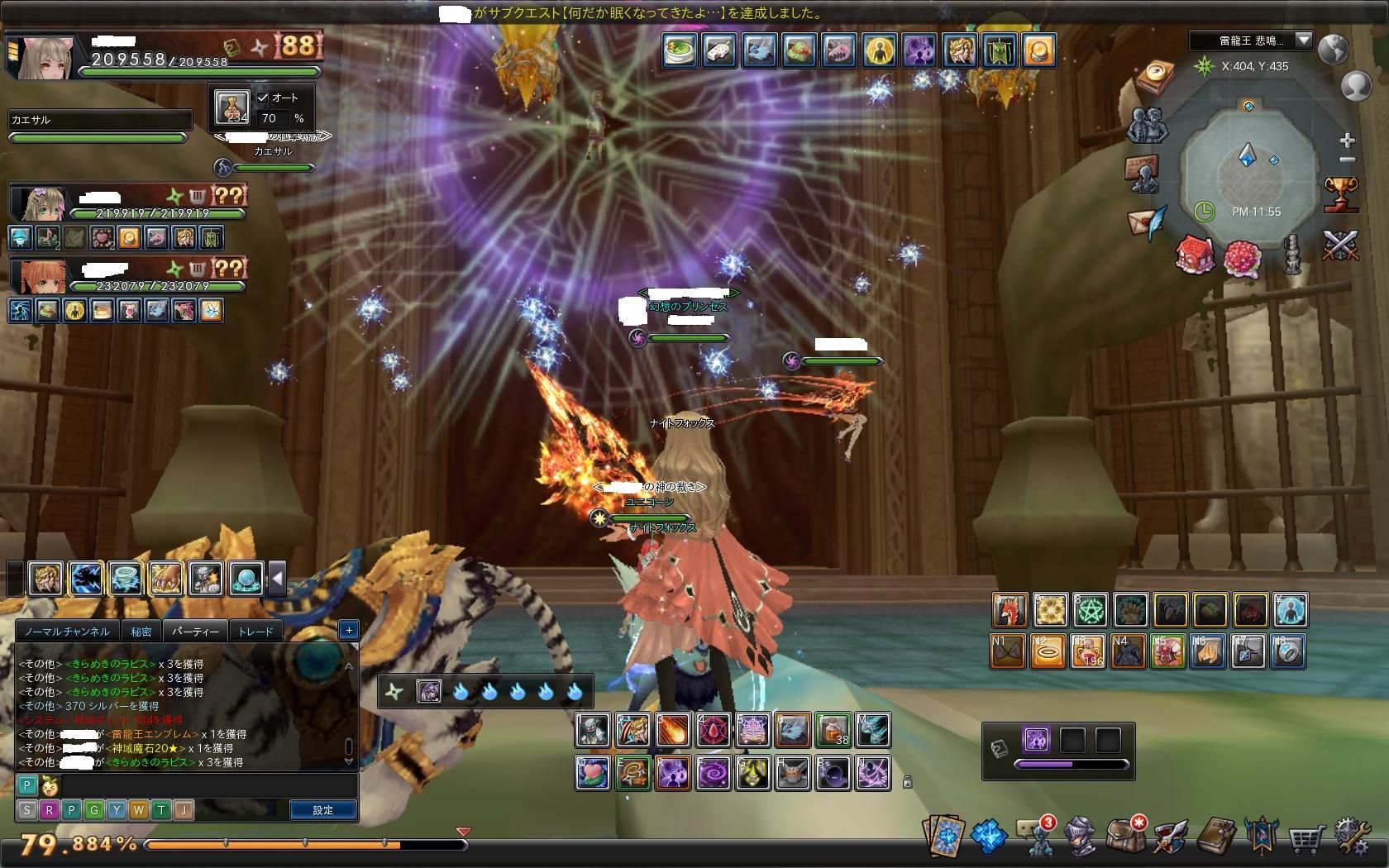Open the knight helmet character menu
This screenshot has width=1389, height=868.
(1081, 838)
